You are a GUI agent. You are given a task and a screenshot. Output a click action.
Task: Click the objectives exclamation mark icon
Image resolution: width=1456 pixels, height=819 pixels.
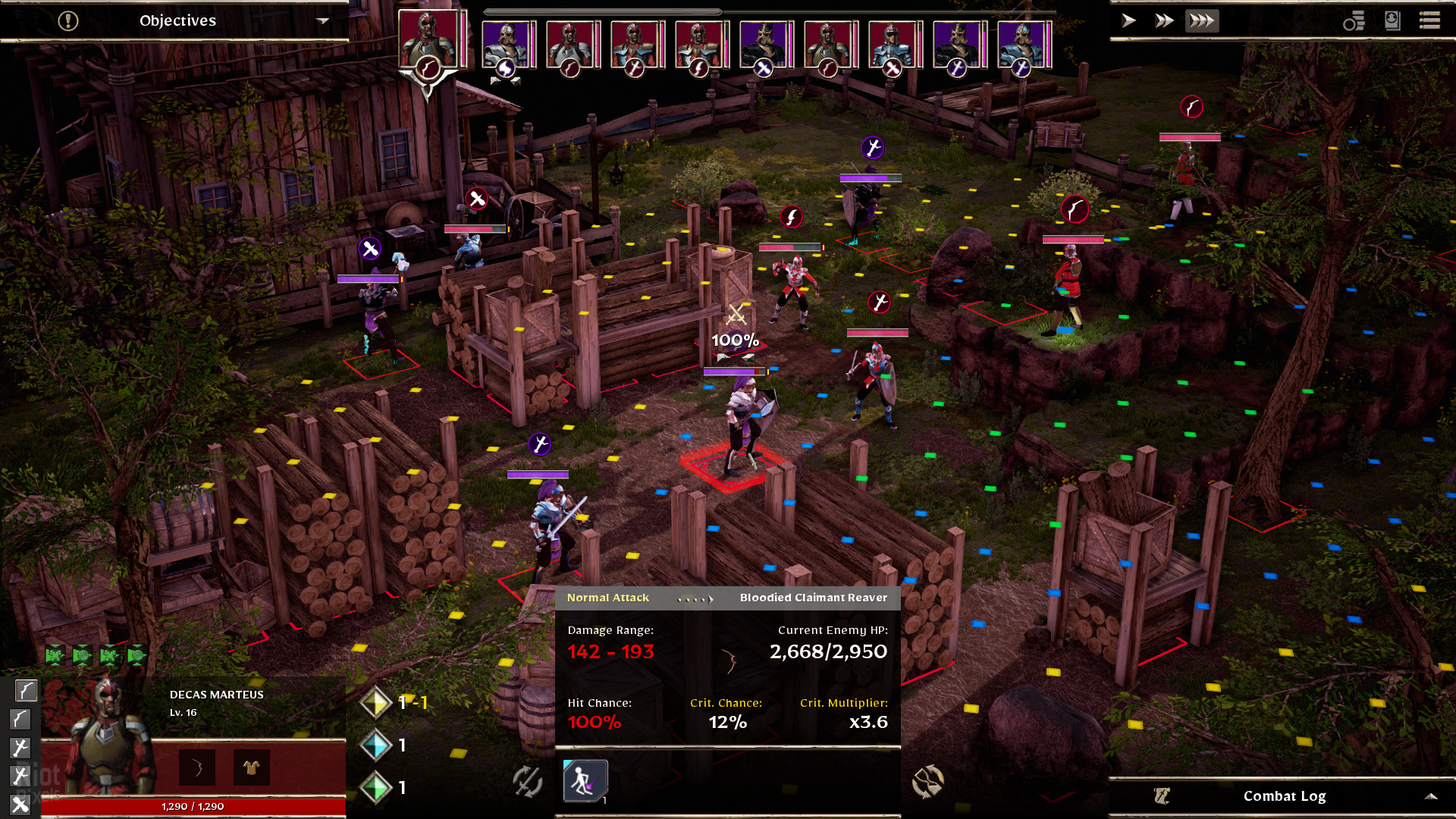coord(68,20)
